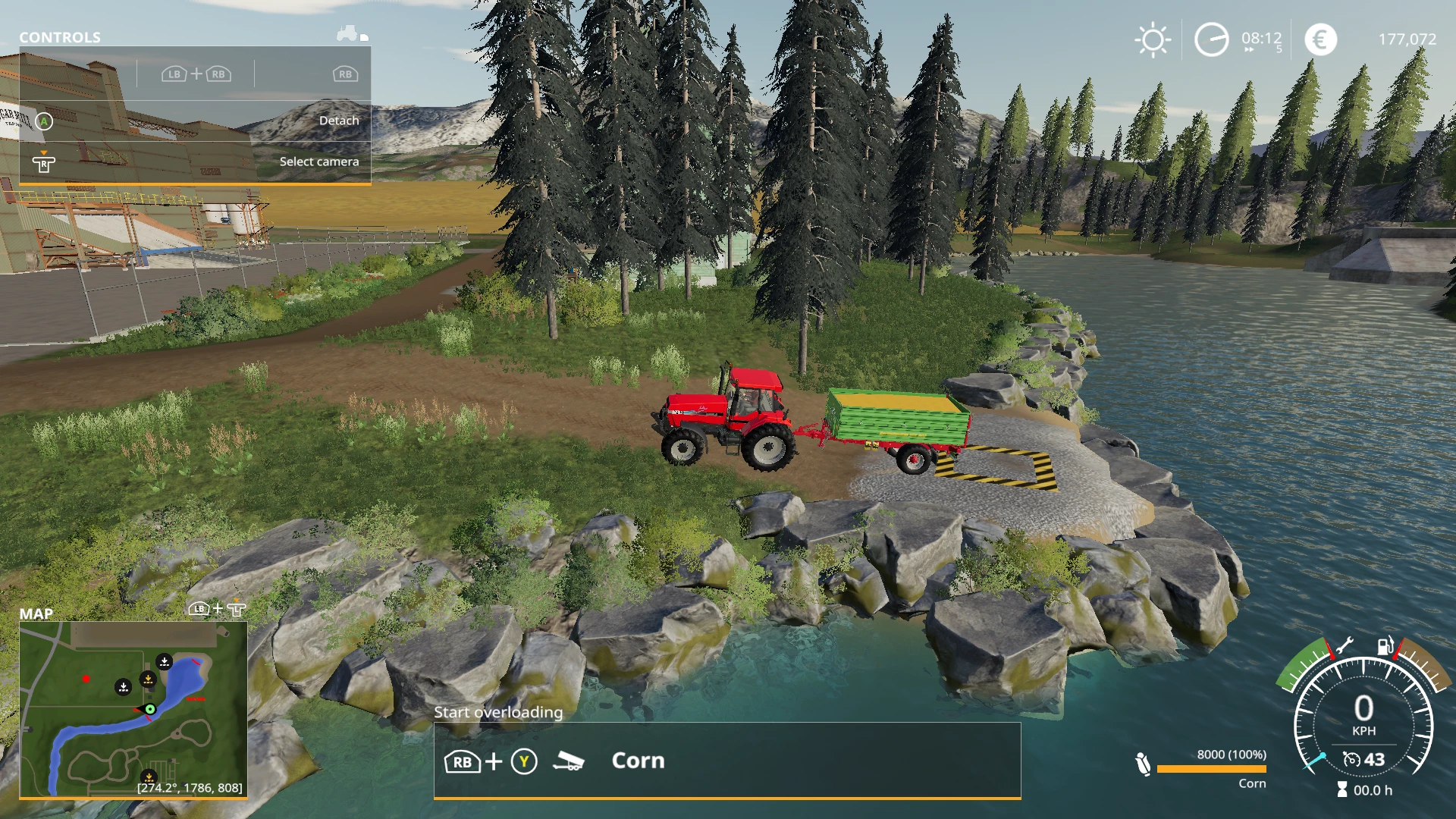The width and height of the screenshot is (1456, 819).
Task: Click the tractor icon above the controls panel
Action: pyautogui.click(x=348, y=33)
